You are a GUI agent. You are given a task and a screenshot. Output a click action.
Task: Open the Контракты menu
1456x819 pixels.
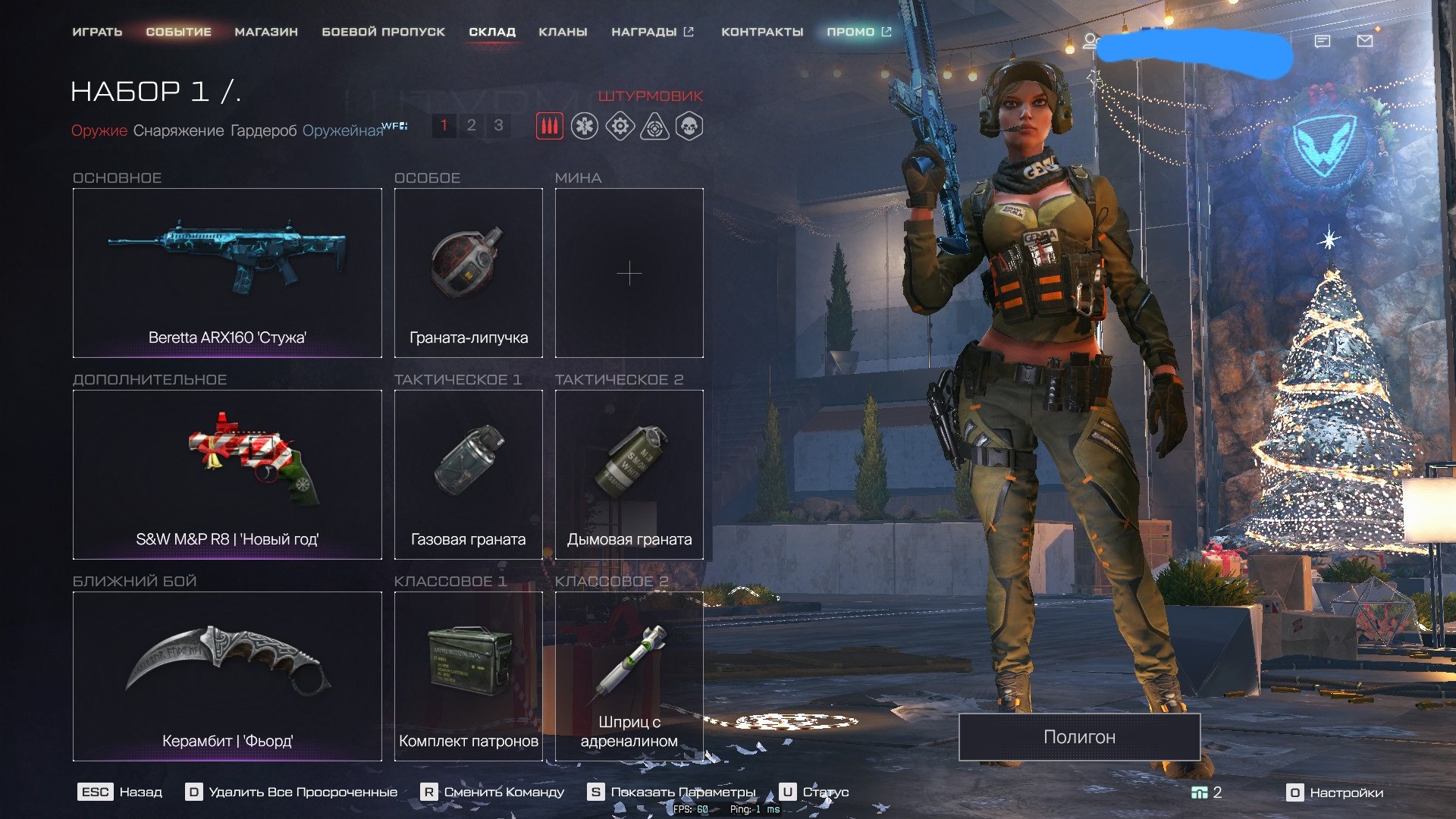click(762, 32)
